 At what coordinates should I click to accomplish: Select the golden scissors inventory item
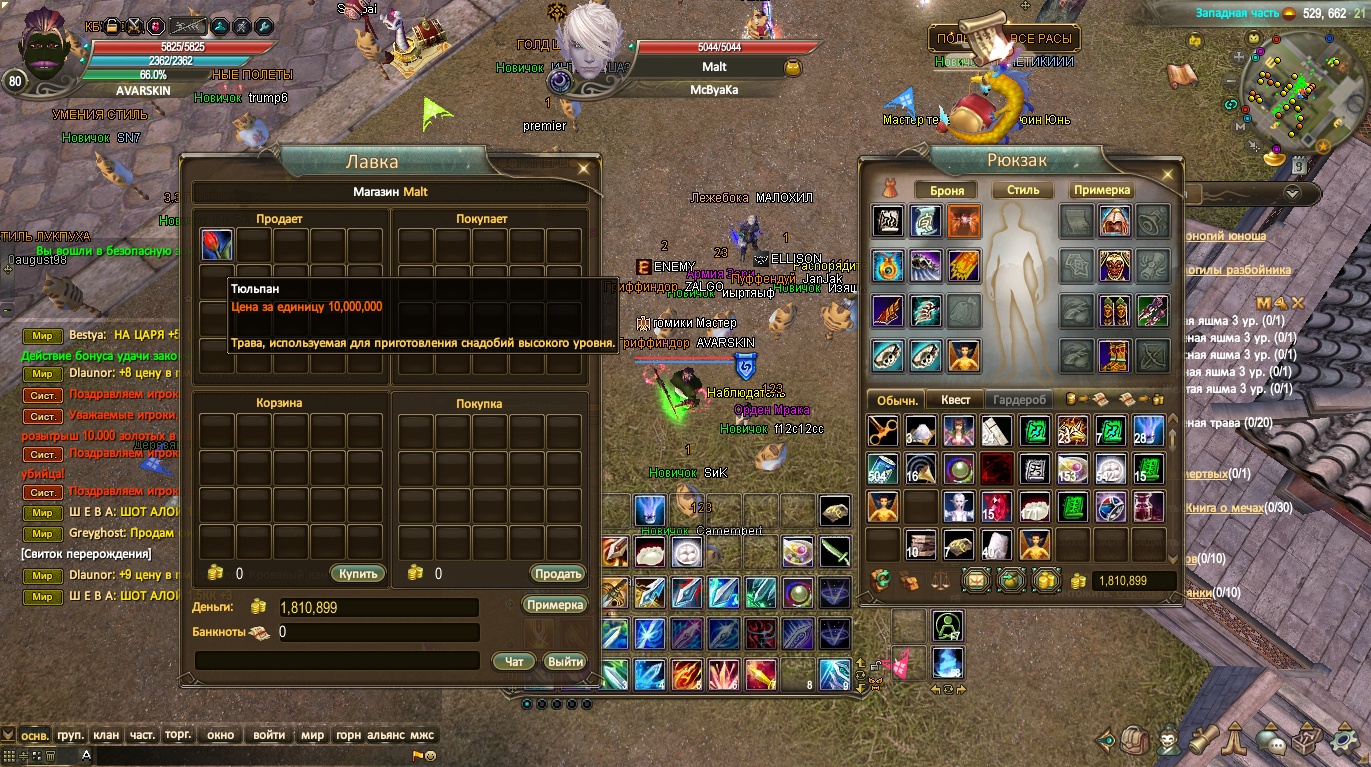click(882, 430)
